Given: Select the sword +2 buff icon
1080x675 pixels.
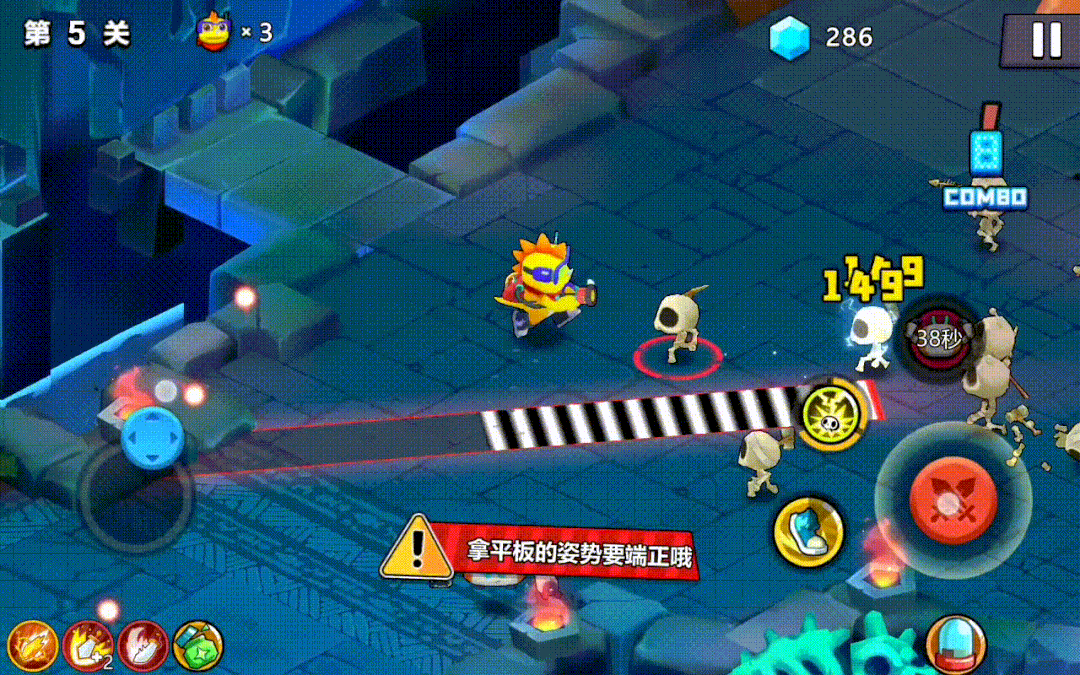Looking at the screenshot, I should (x=88, y=646).
